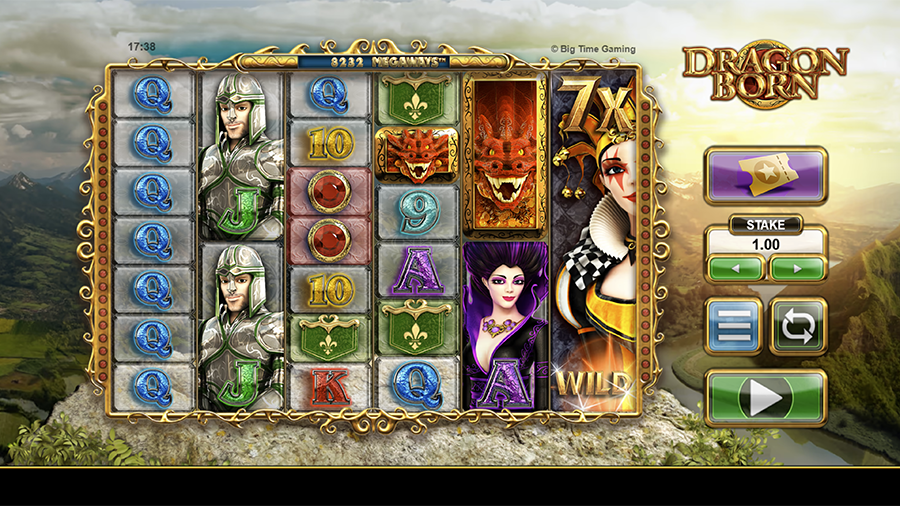This screenshot has height=506, width=900.
Task: Decrease the stake with the left arrow
Action: pyautogui.click(x=736, y=268)
